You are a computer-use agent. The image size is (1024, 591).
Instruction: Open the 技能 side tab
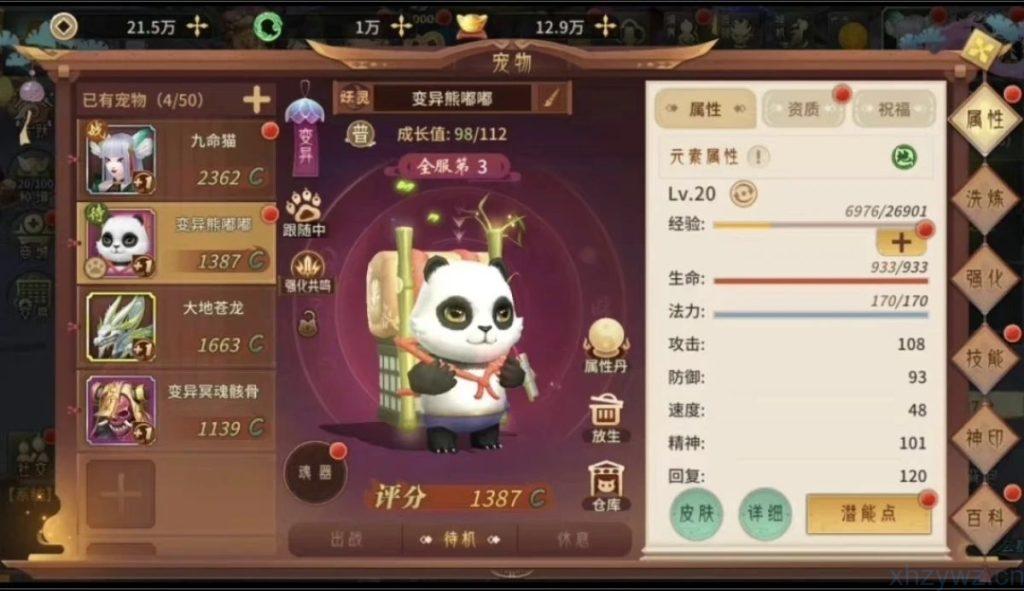pyautogui.click(x=984, y=358)
